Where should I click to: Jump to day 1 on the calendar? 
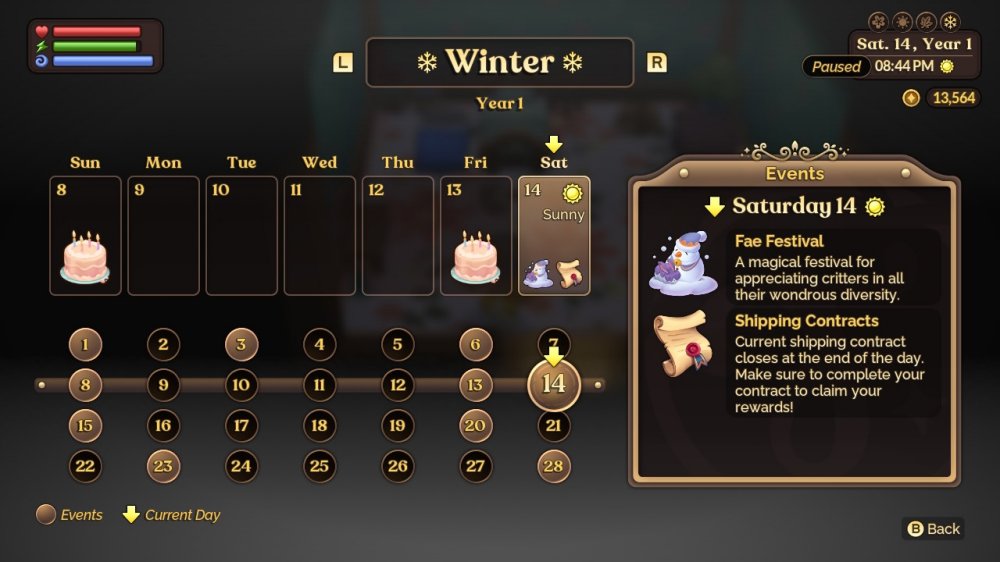[85, 346]
